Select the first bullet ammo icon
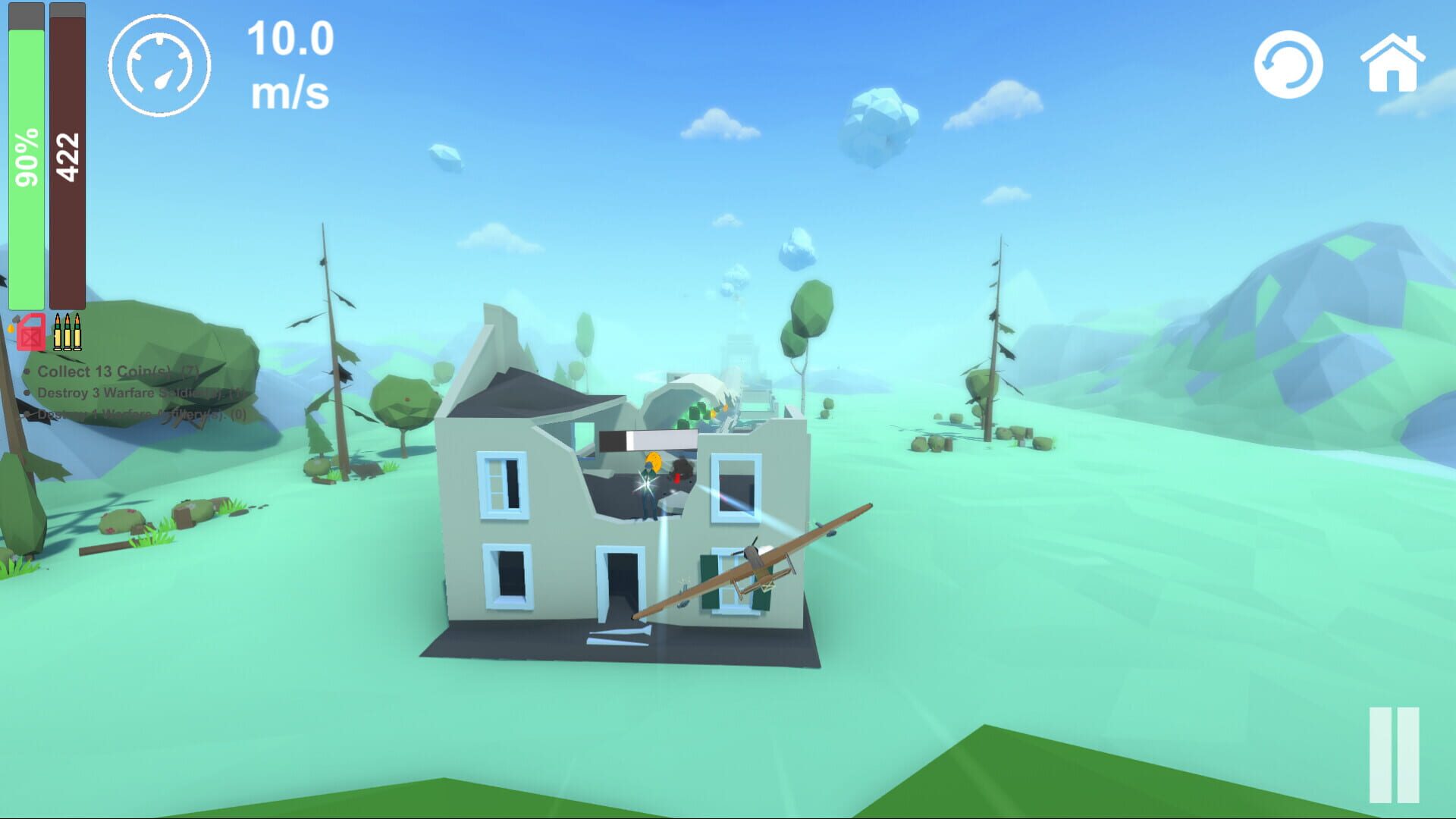The width and height of the screenshot is (1456, 819). tap(58, 334)
